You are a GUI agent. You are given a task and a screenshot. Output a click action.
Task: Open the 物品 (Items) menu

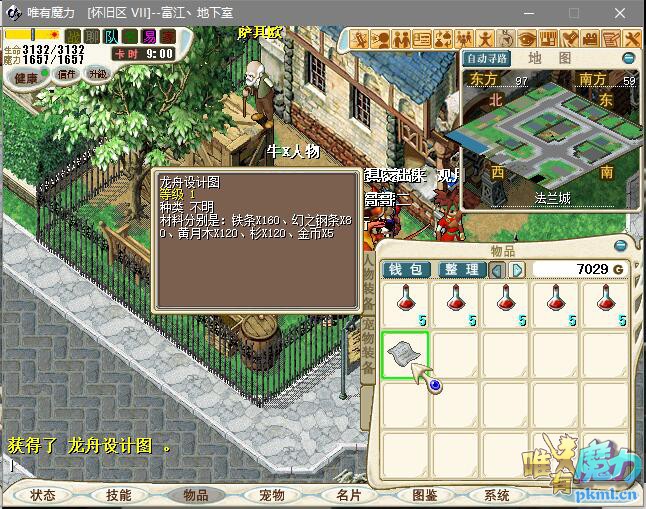[x=195, y=495]
